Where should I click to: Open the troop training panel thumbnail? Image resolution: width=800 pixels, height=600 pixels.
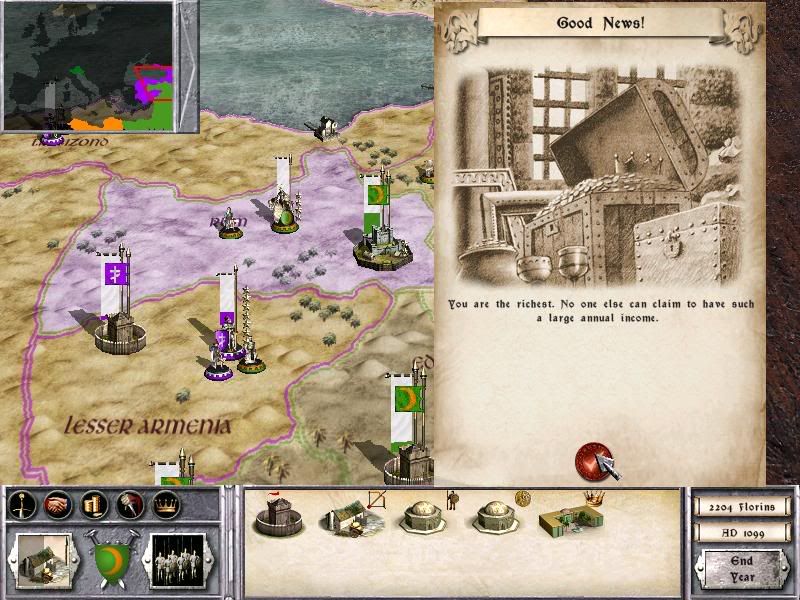(x=178, y=558)
